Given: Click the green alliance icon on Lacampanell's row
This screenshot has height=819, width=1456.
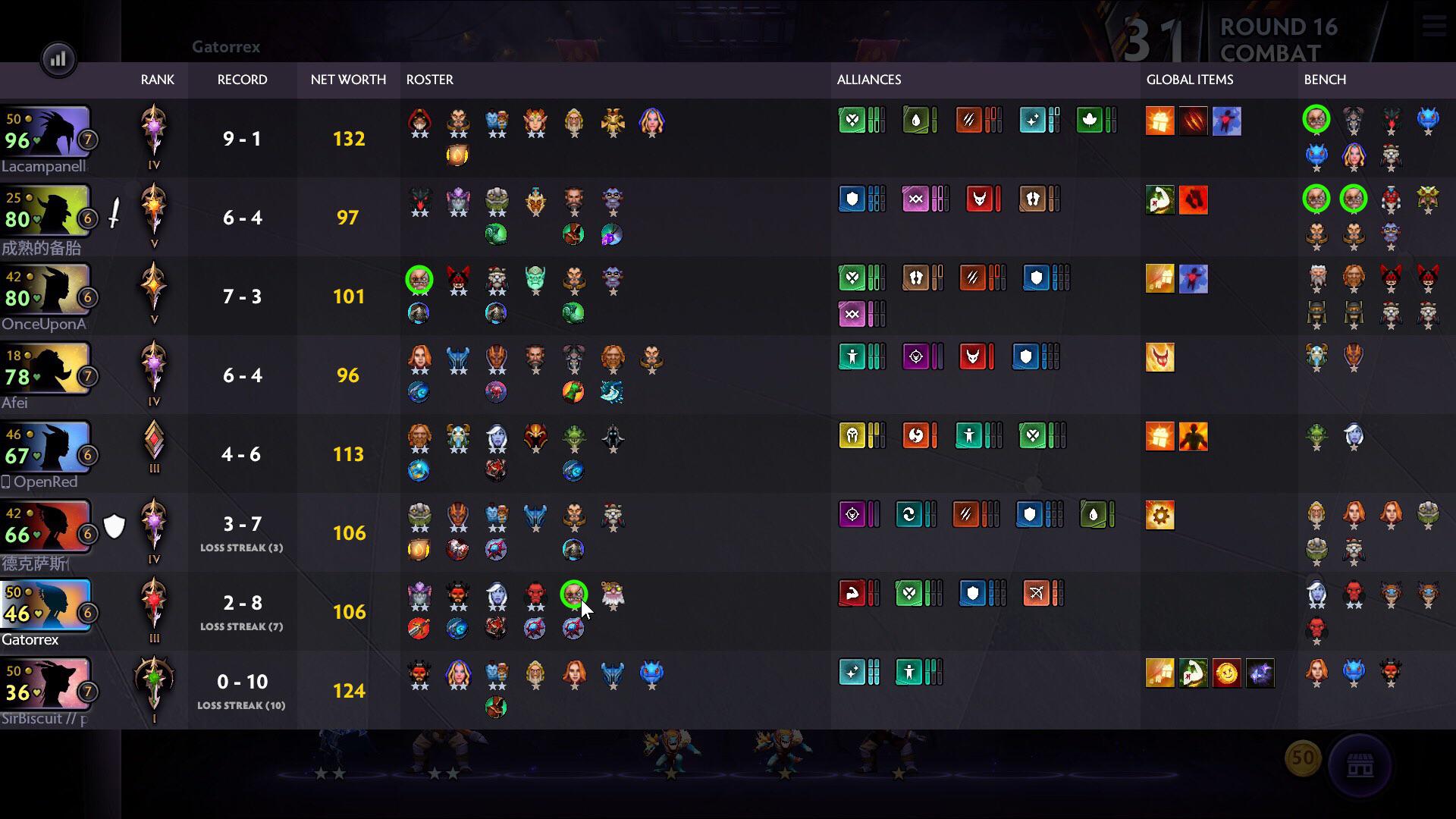Looking at the screenshot, I should (852, 119).
